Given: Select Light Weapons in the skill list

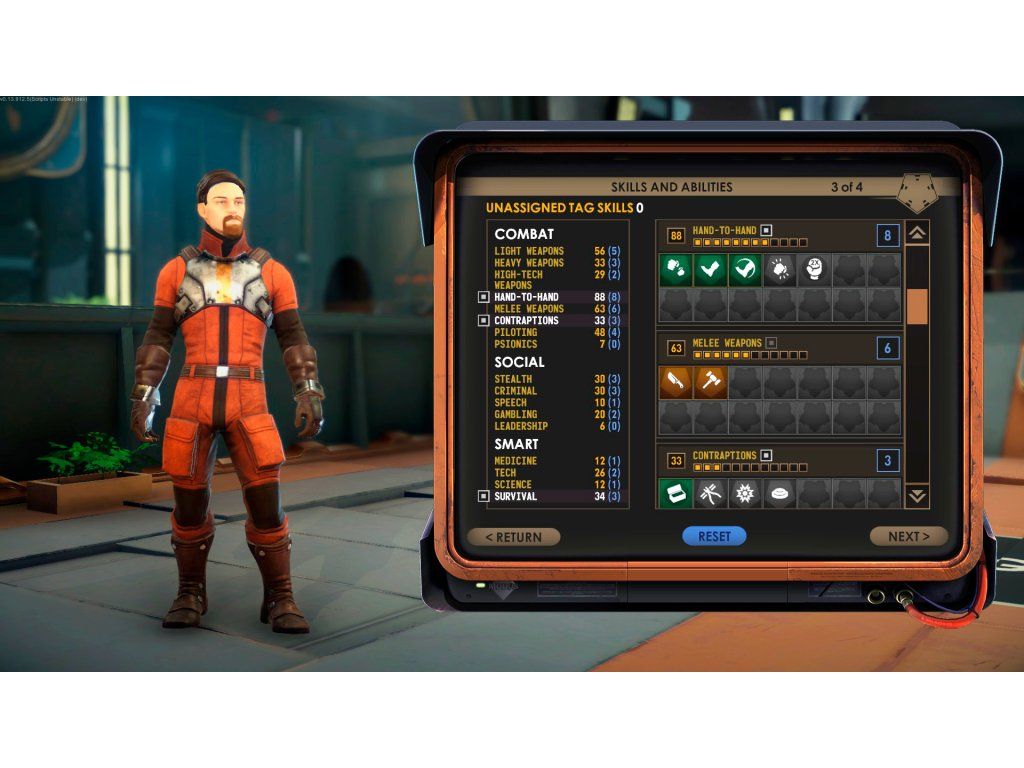Looking at the screenshot, I should (529, 251).
